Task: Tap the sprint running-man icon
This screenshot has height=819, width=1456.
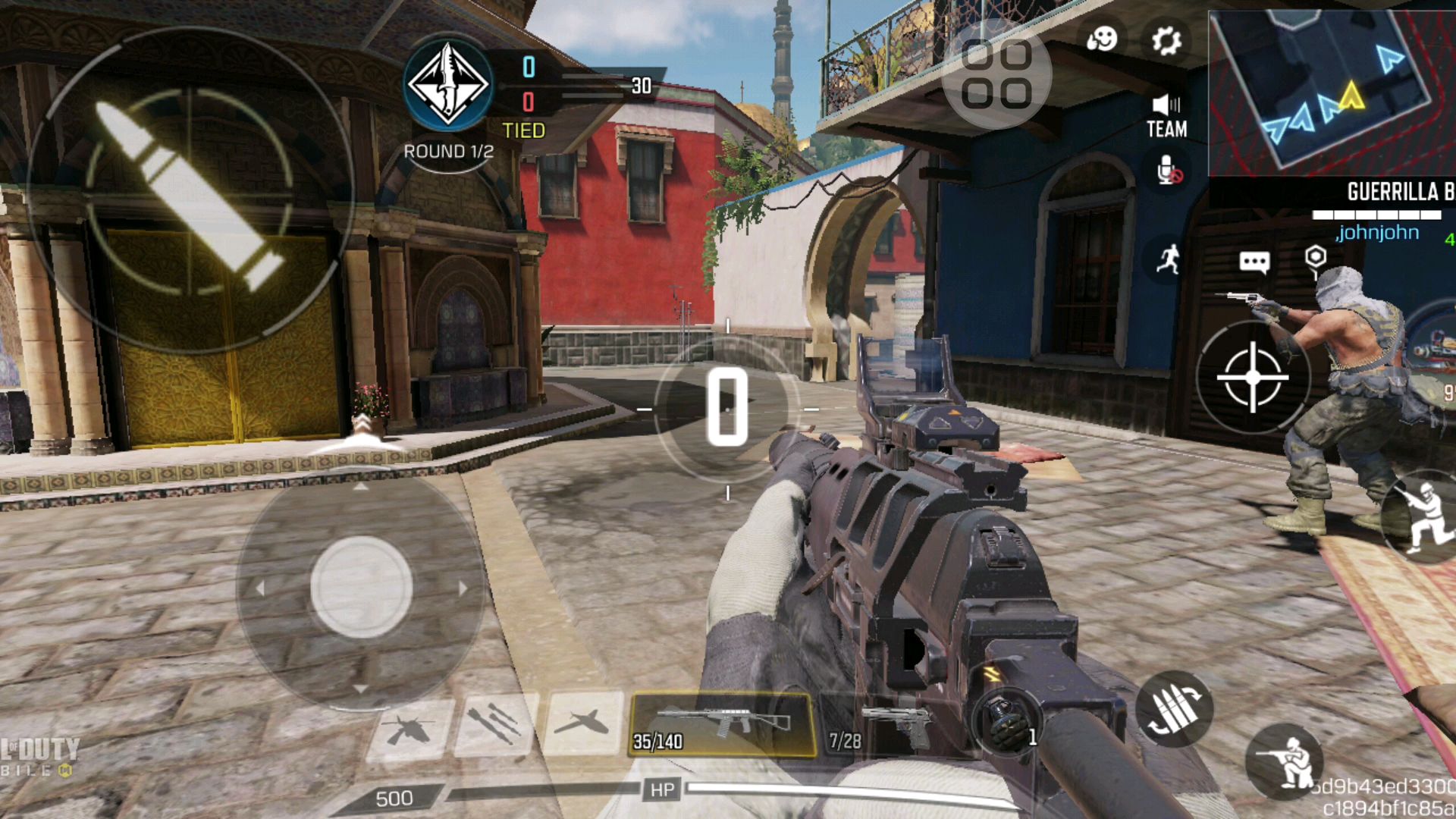Action: [1169, 259]
